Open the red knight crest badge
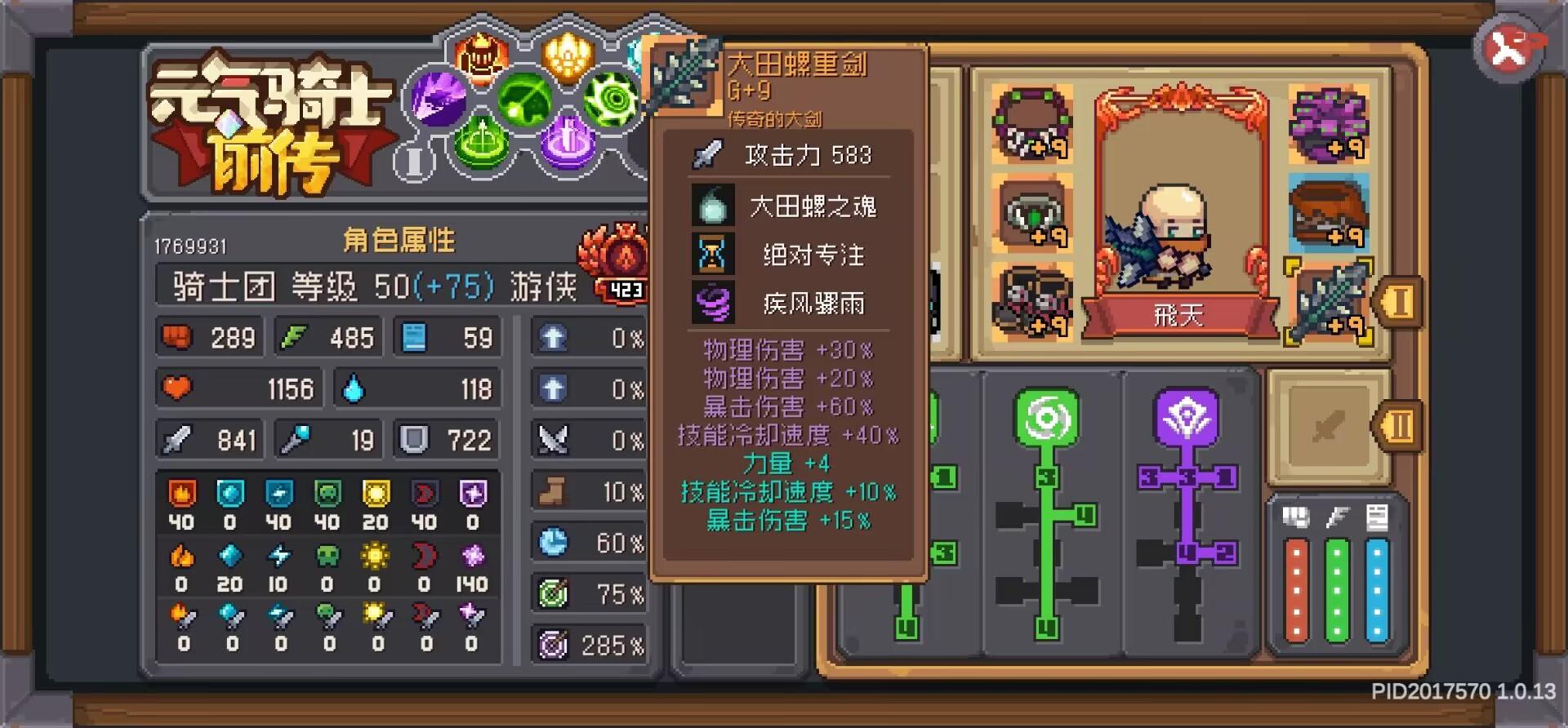 point(480,57)
